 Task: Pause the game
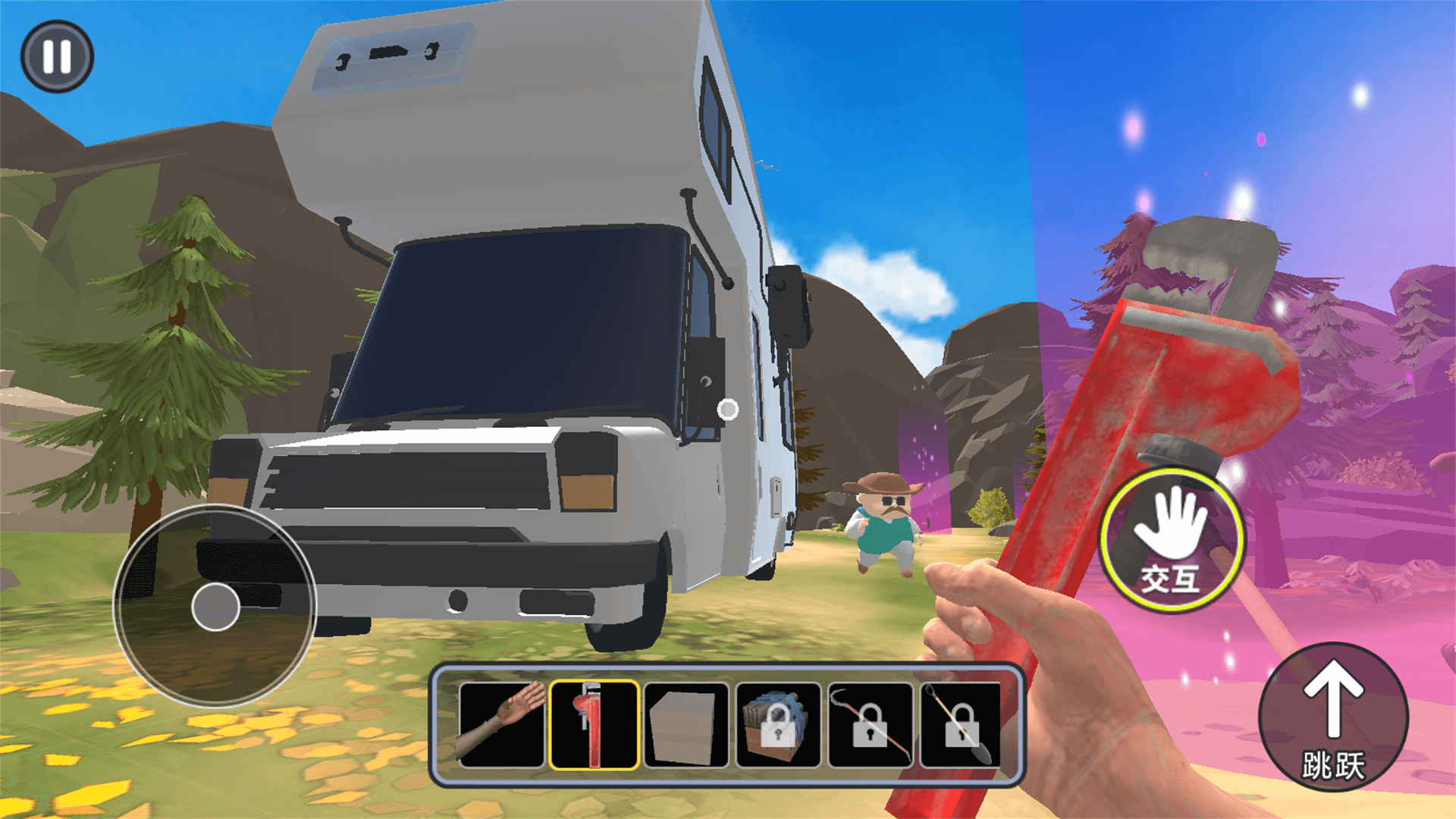click(x=57, y=57)
